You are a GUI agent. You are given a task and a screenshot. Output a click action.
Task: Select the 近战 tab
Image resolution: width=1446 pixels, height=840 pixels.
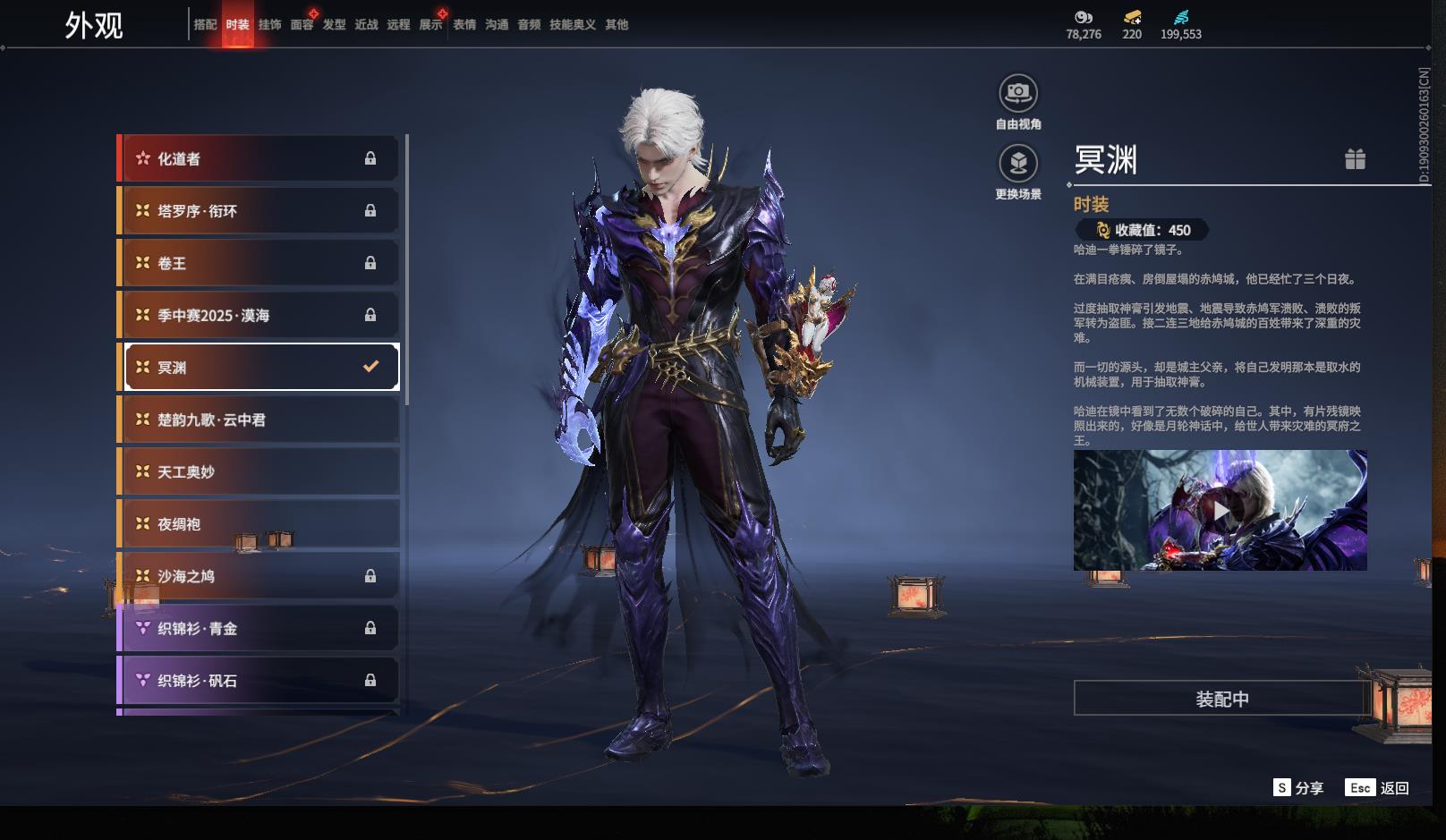tap(366, 25)
